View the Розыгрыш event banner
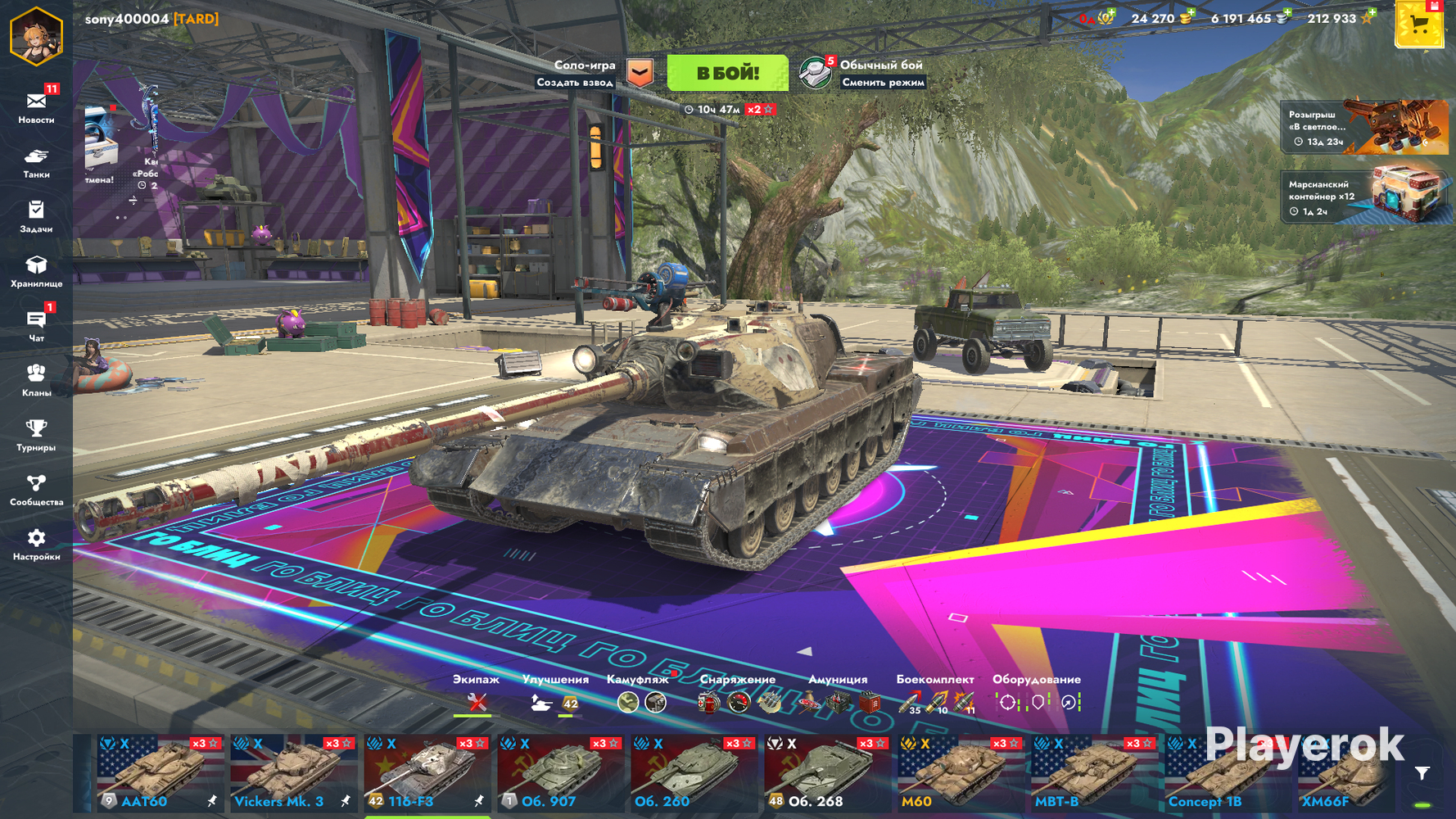 click(1363, 127)
